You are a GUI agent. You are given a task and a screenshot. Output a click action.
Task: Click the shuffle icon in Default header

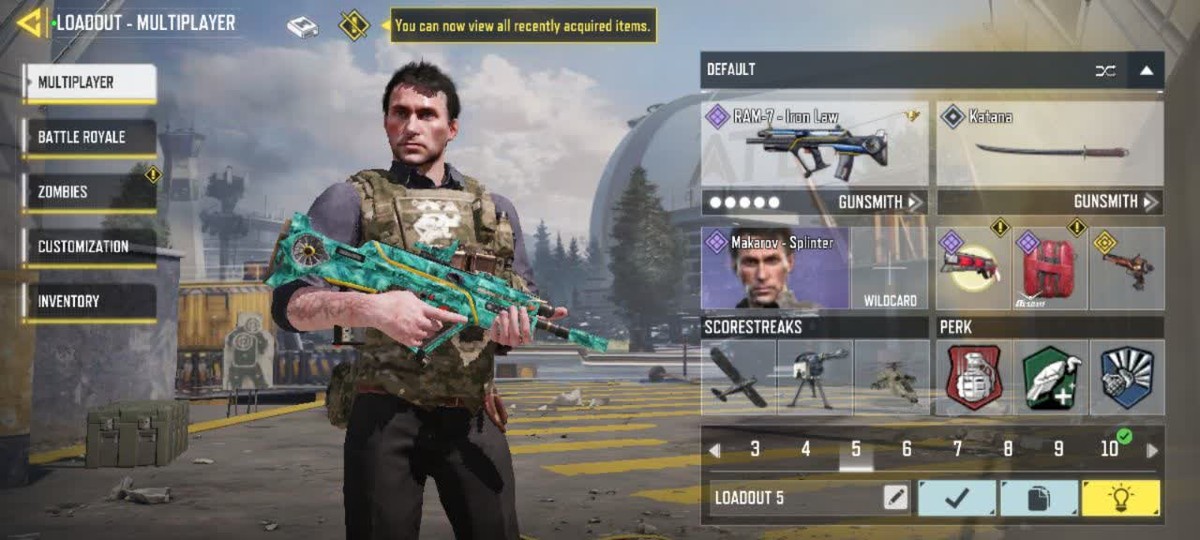point(1105,70)
